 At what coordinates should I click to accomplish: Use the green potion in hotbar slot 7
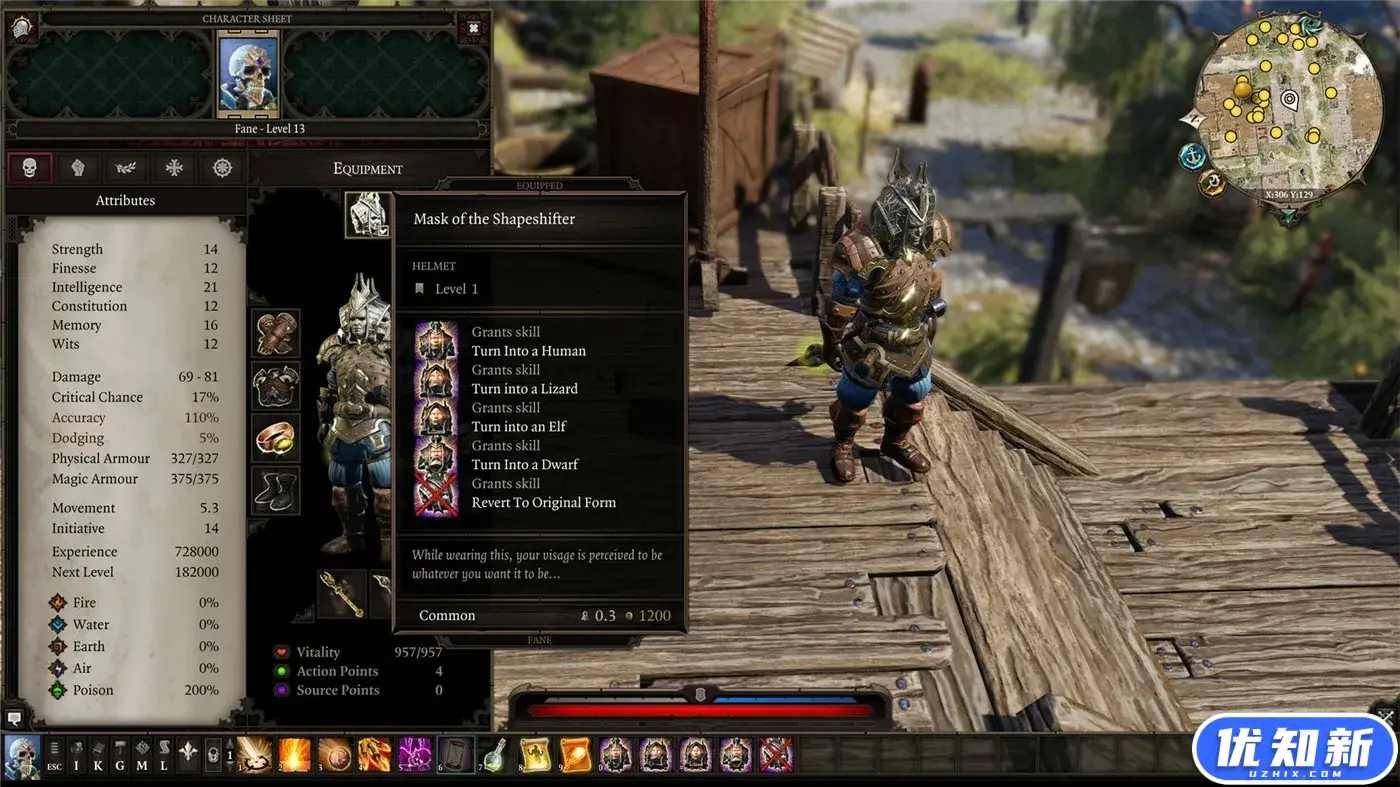(x=493, y=754)
